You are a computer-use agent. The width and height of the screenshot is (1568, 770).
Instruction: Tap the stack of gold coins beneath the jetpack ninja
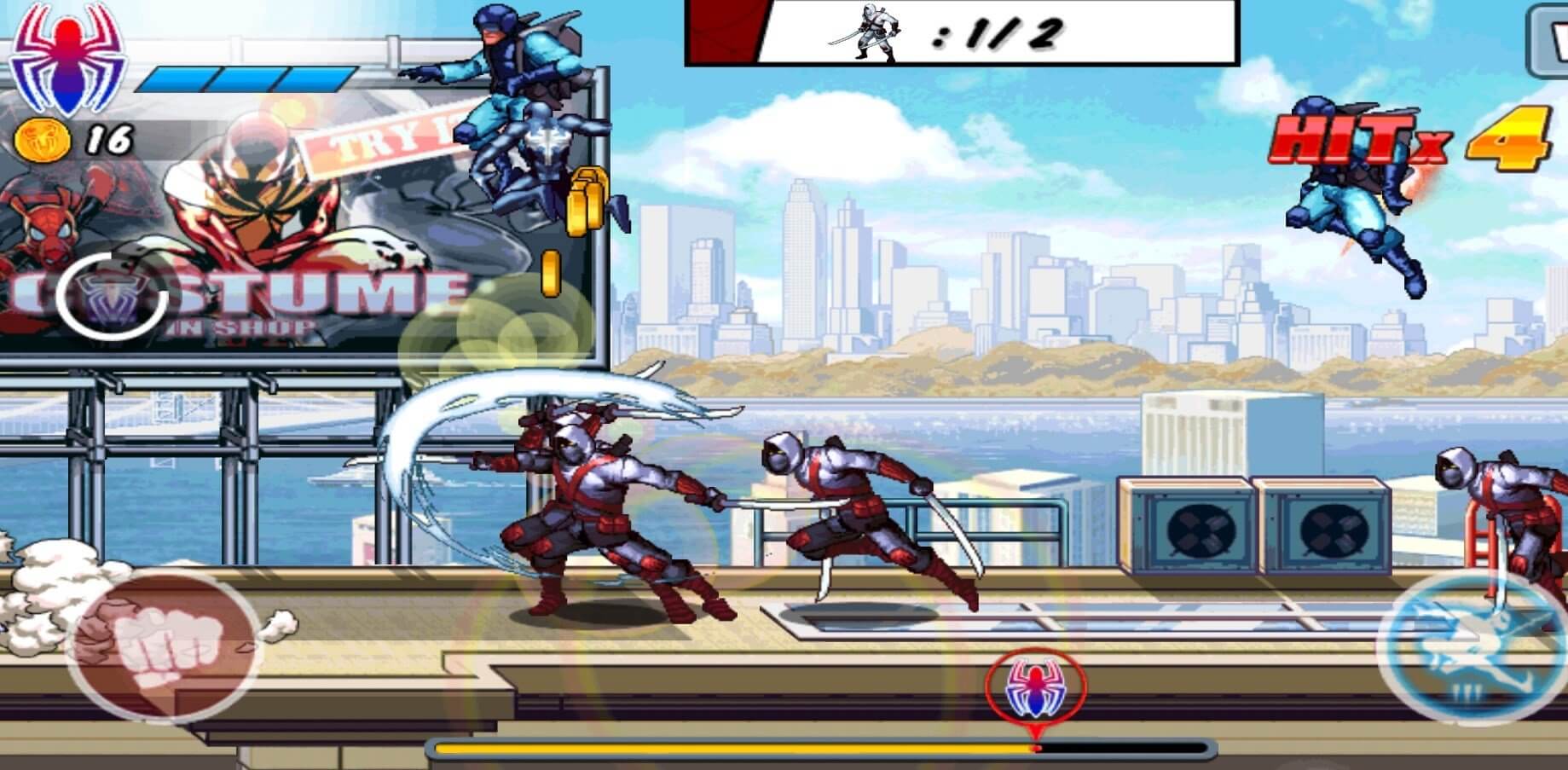click(x=588, y=200)
